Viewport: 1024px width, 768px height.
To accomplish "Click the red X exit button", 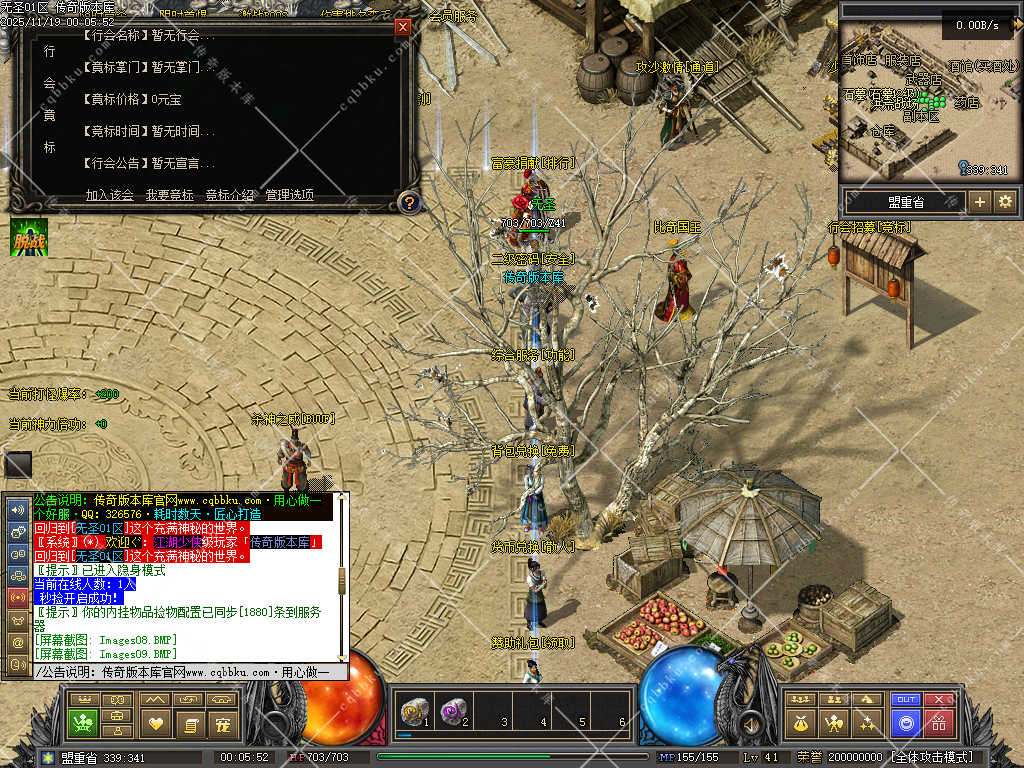I will (938, 700).
